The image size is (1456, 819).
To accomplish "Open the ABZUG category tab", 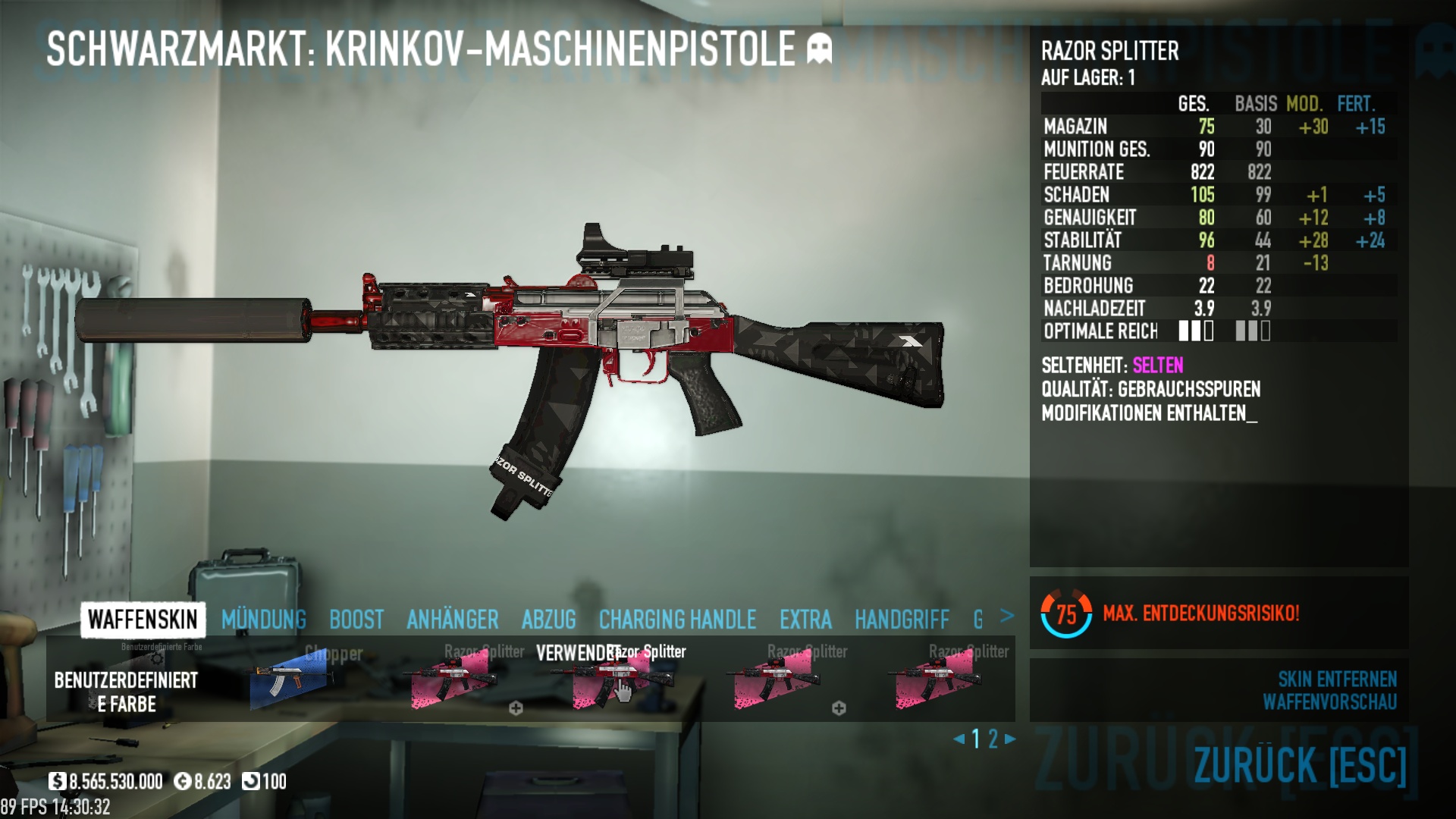I will 548,620.
